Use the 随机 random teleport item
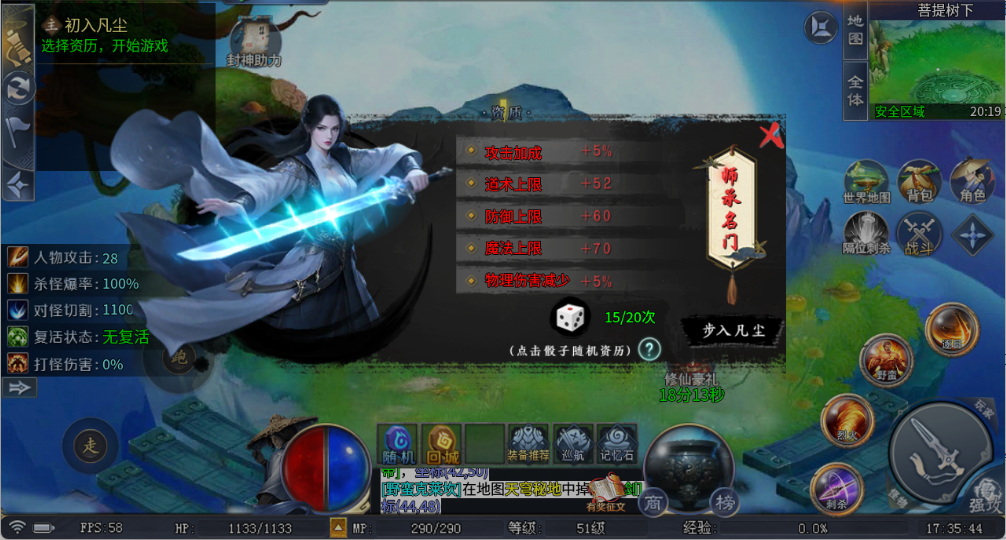This screenshot has height=540, width=1006. click(400, 443)
